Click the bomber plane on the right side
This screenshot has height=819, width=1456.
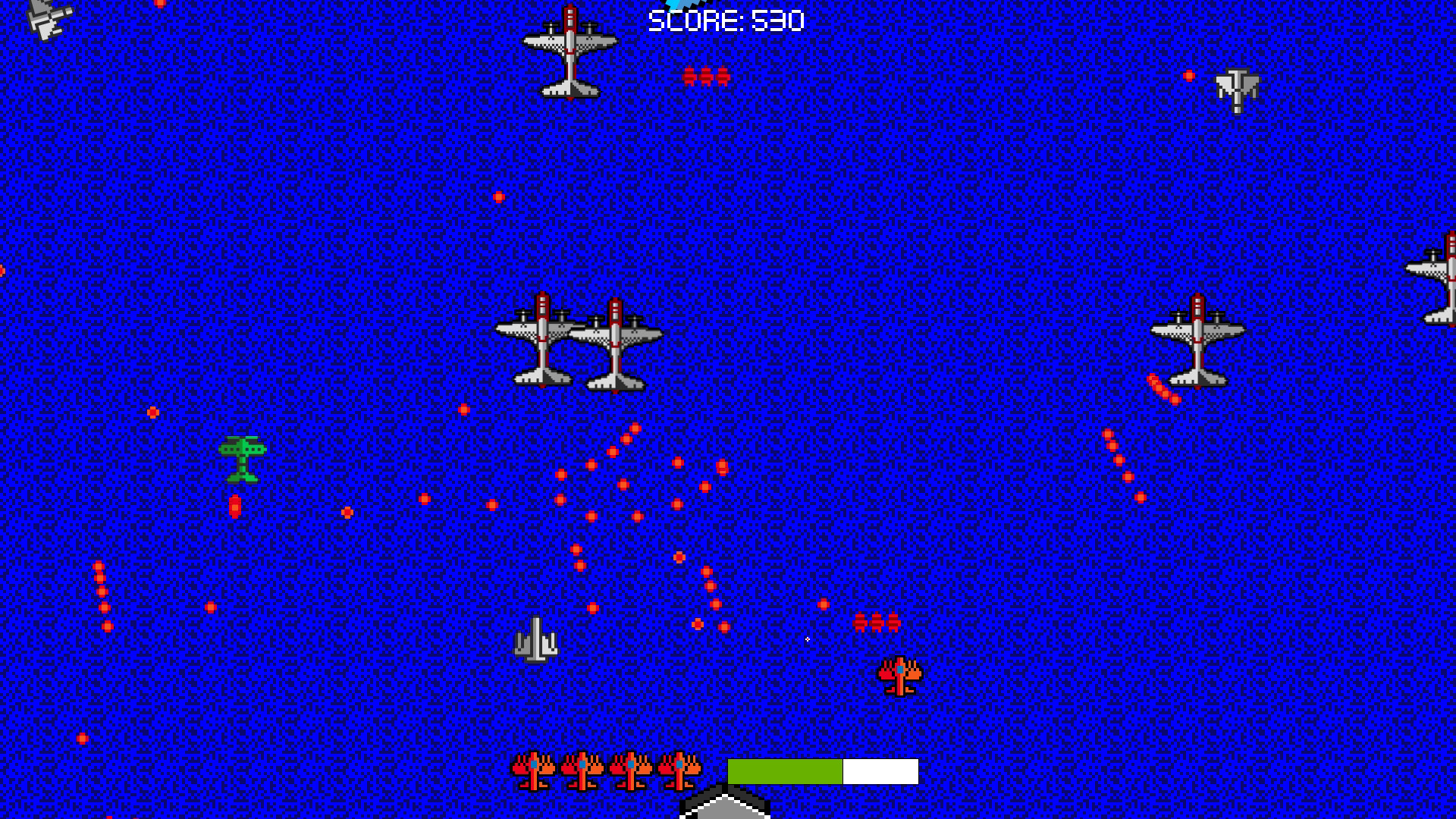click(1198, 341)
